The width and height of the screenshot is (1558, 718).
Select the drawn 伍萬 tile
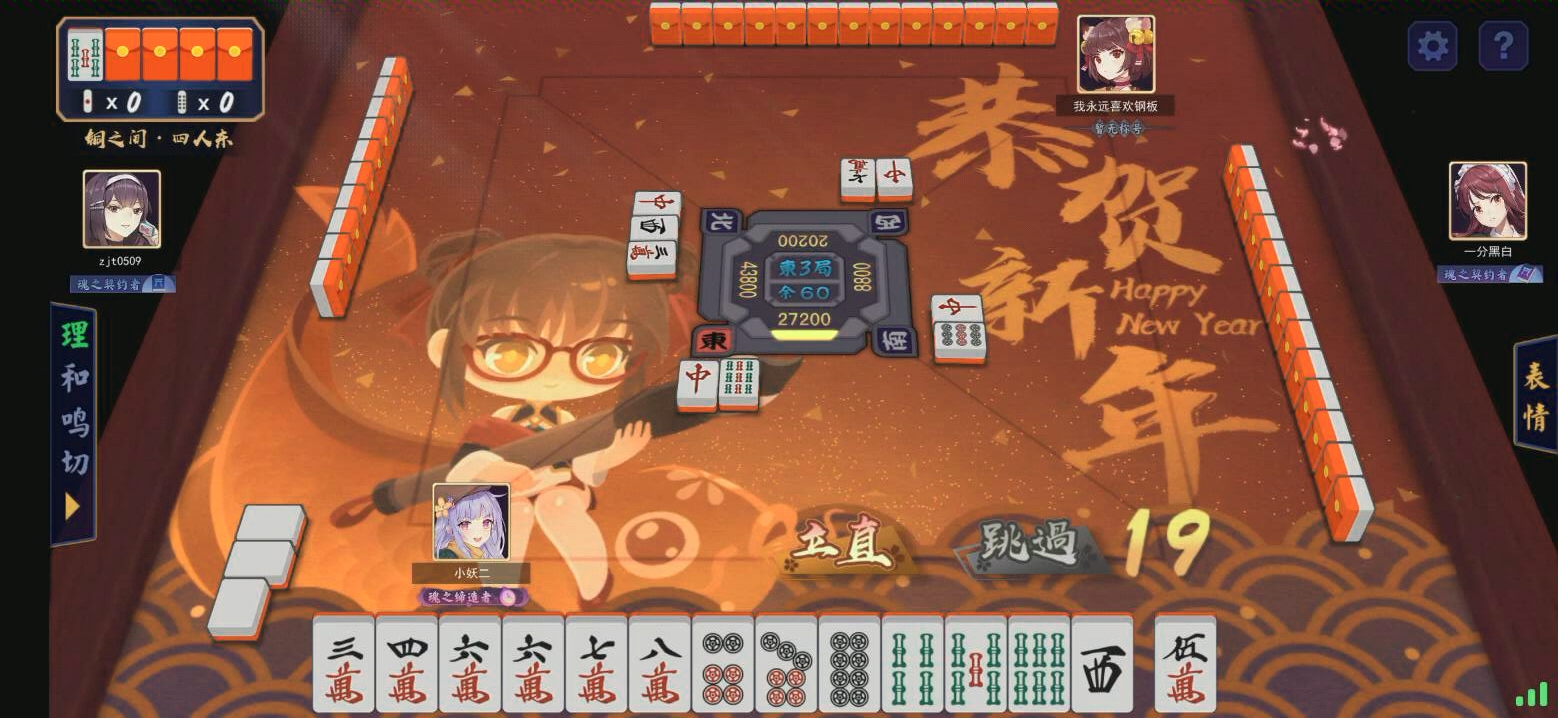coord(1185,664)
